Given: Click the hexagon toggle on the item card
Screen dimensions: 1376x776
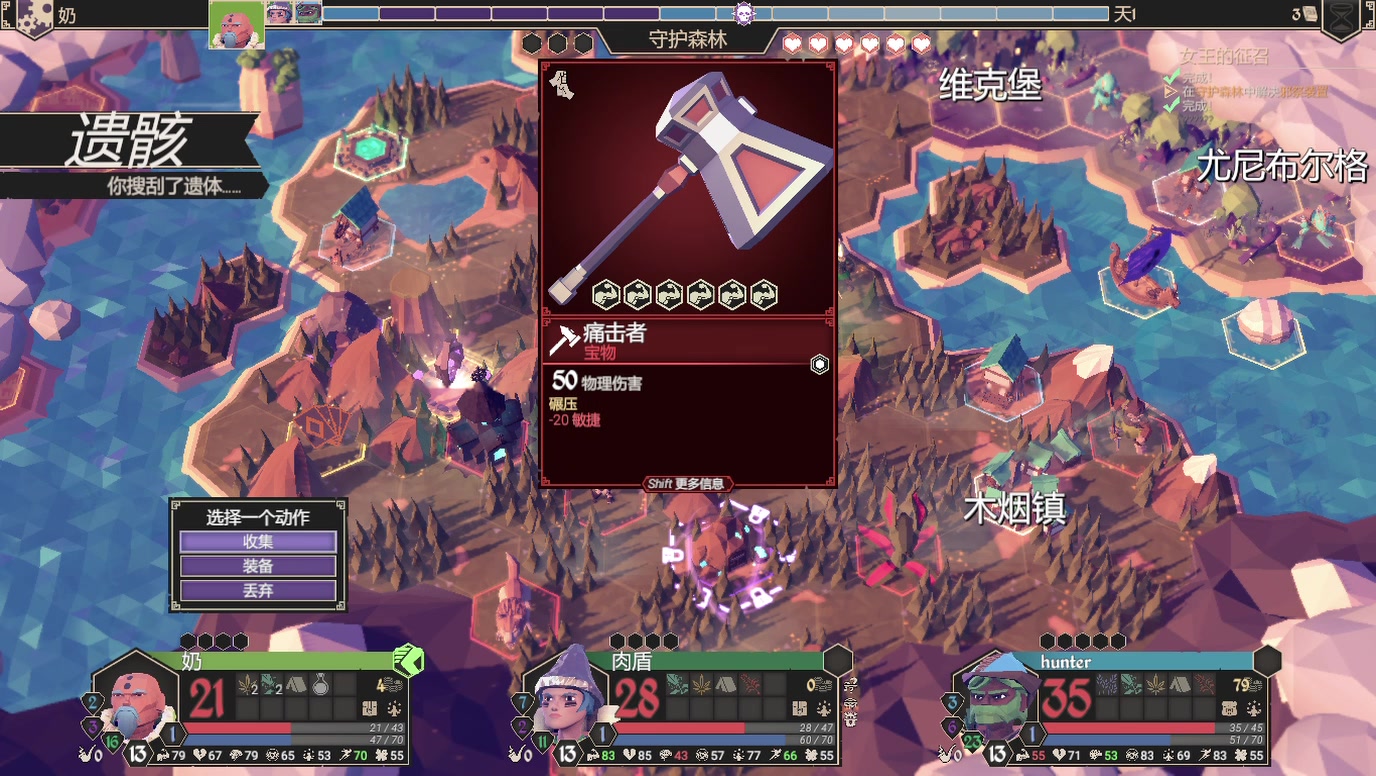Looking at the screenshot, I should (819, 365).
